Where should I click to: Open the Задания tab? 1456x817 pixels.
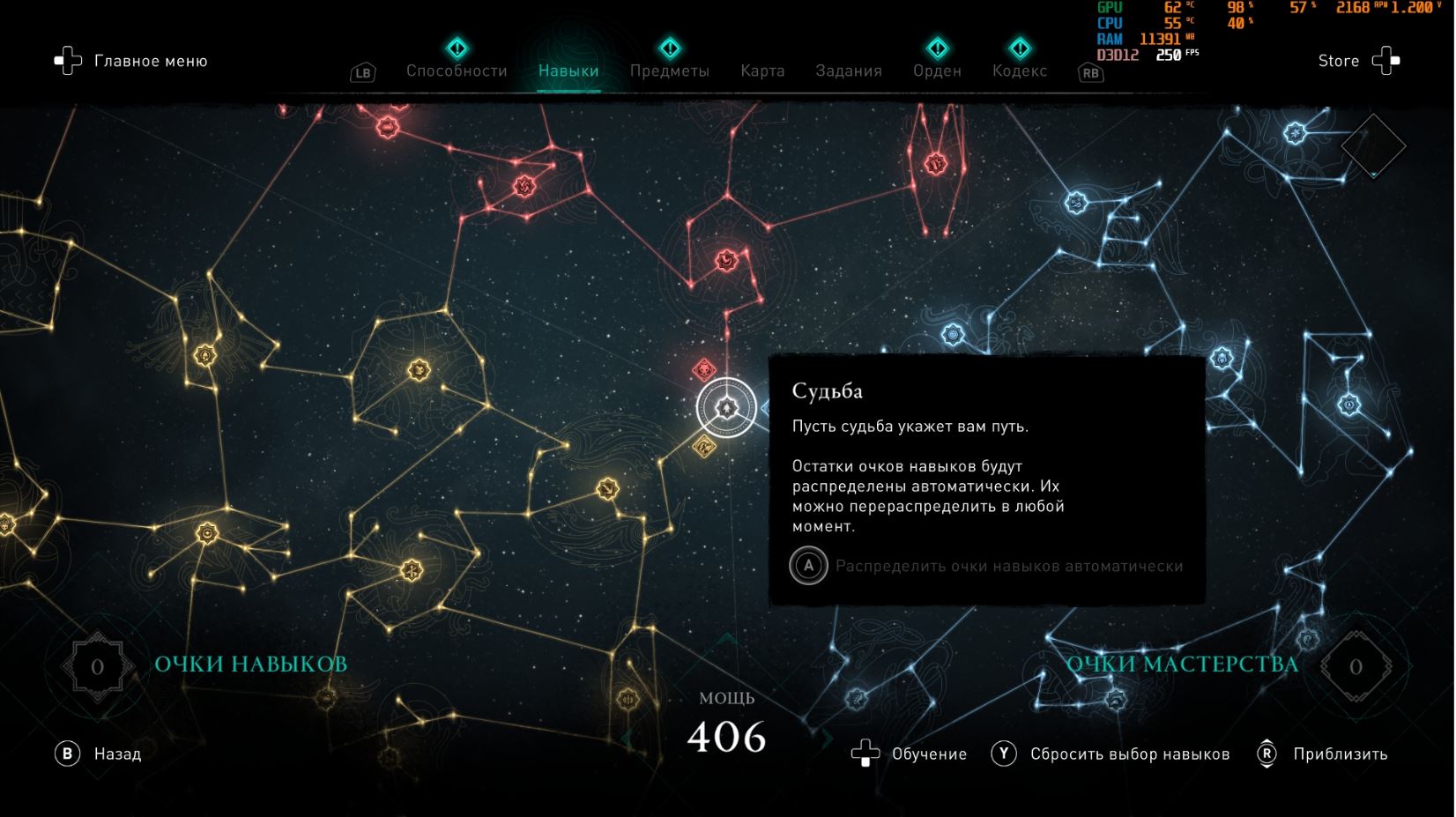pos(849,71)
